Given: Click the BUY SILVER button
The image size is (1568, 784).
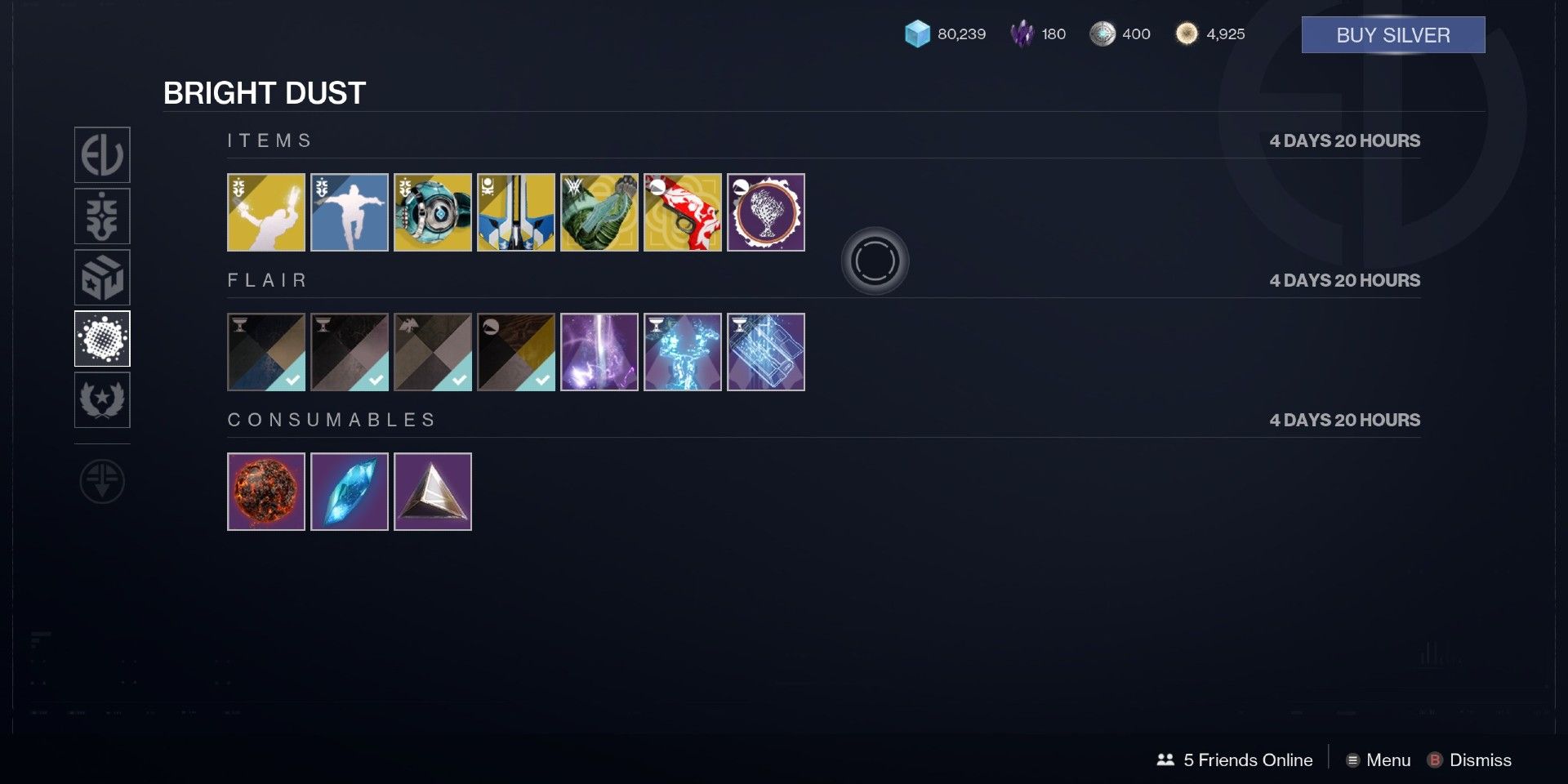Looking at the screenshot, I should [x=1392, y=35].
